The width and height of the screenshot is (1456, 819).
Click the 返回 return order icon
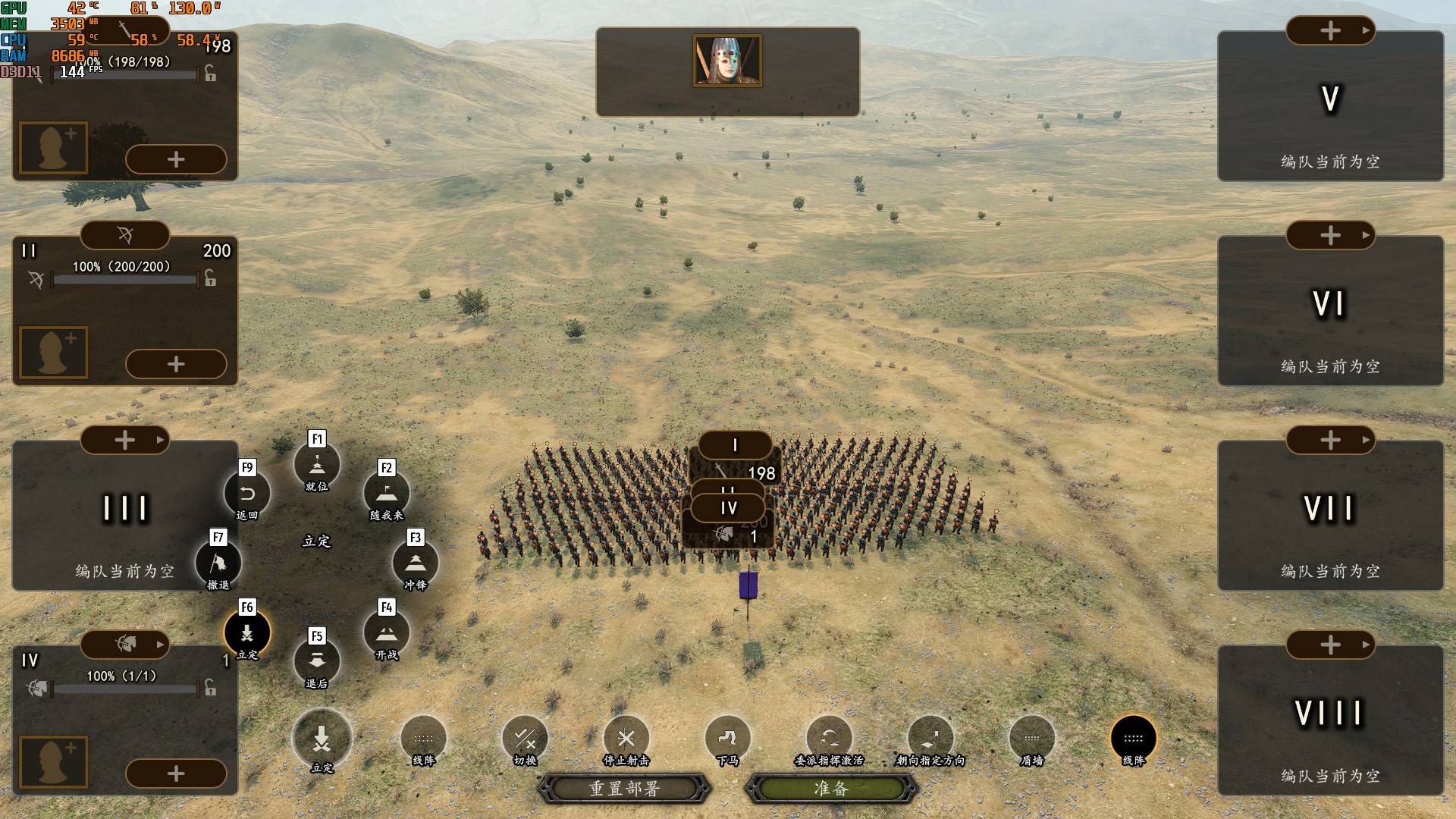click(x=247, y=494)
